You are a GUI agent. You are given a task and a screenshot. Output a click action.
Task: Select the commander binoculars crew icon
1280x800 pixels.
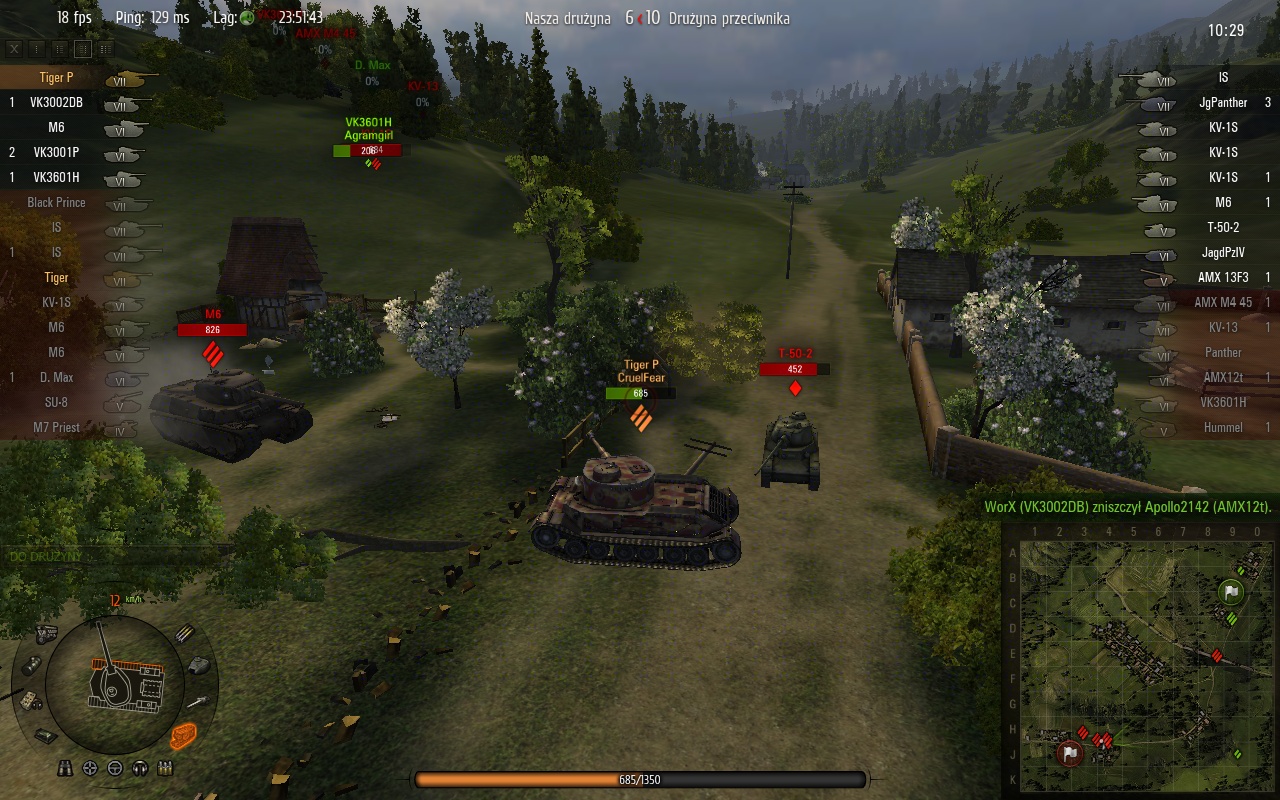click(x=66, y=768)
